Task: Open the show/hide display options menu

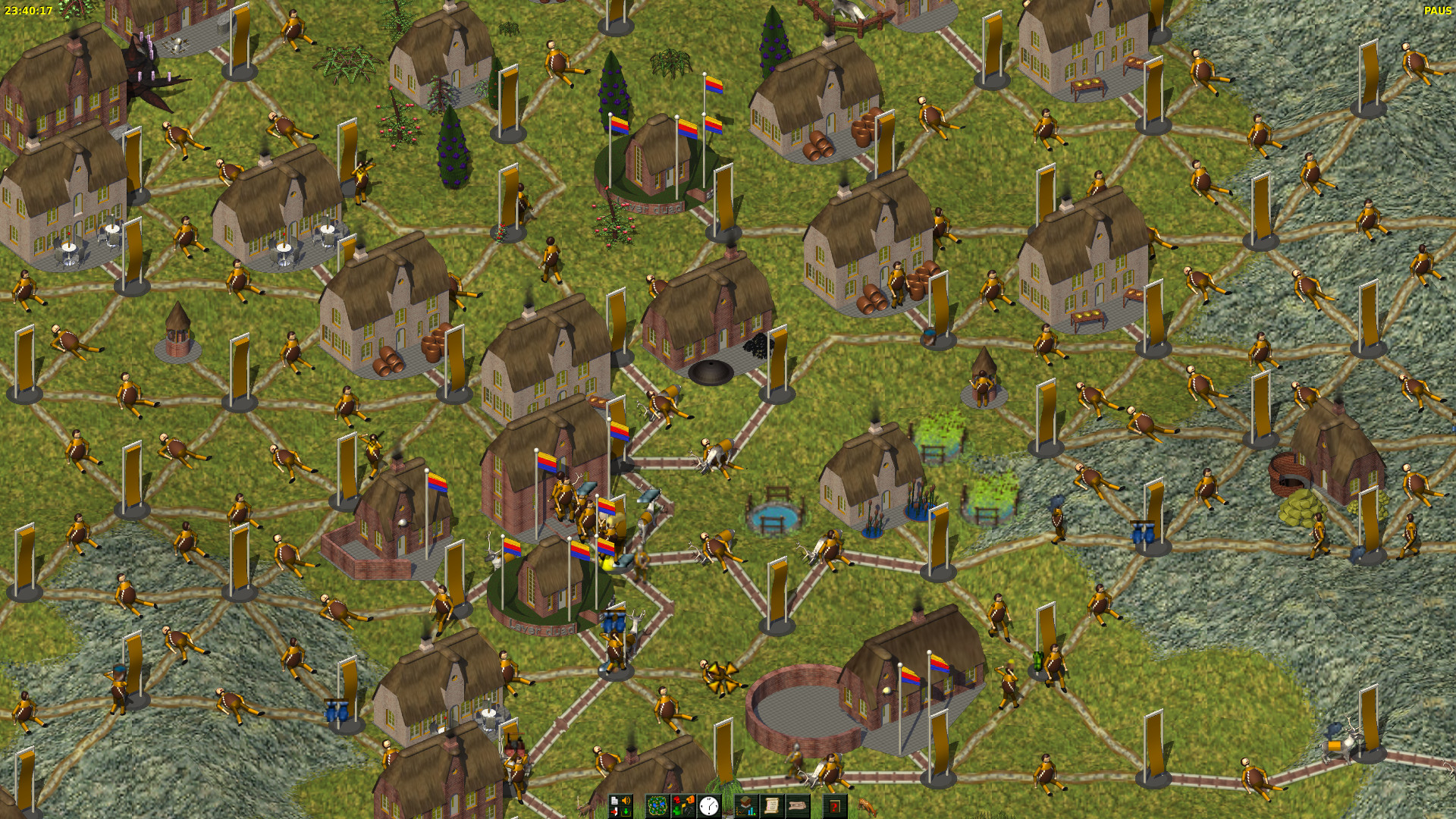Action: [x=683, y=805]
